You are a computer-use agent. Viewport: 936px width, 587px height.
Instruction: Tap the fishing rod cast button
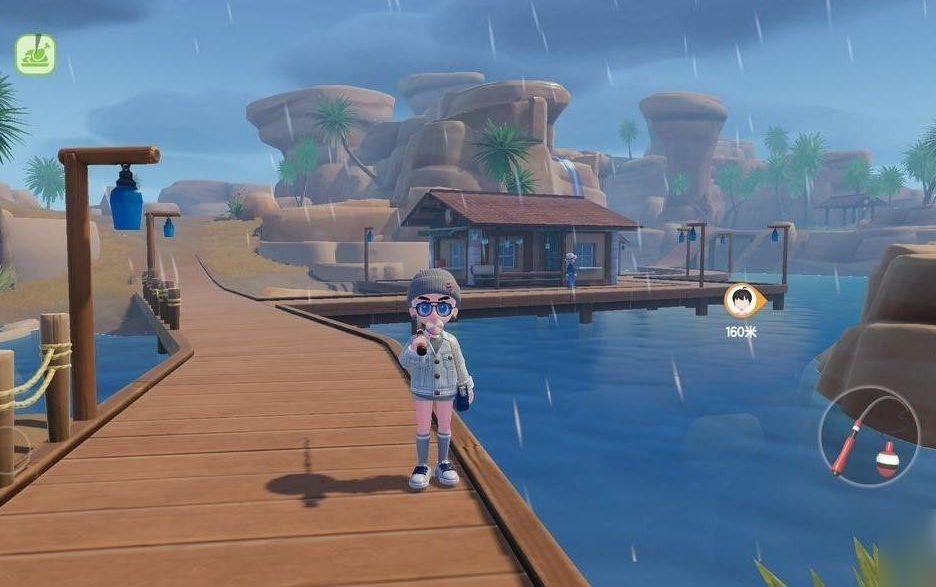click(868, 437)
